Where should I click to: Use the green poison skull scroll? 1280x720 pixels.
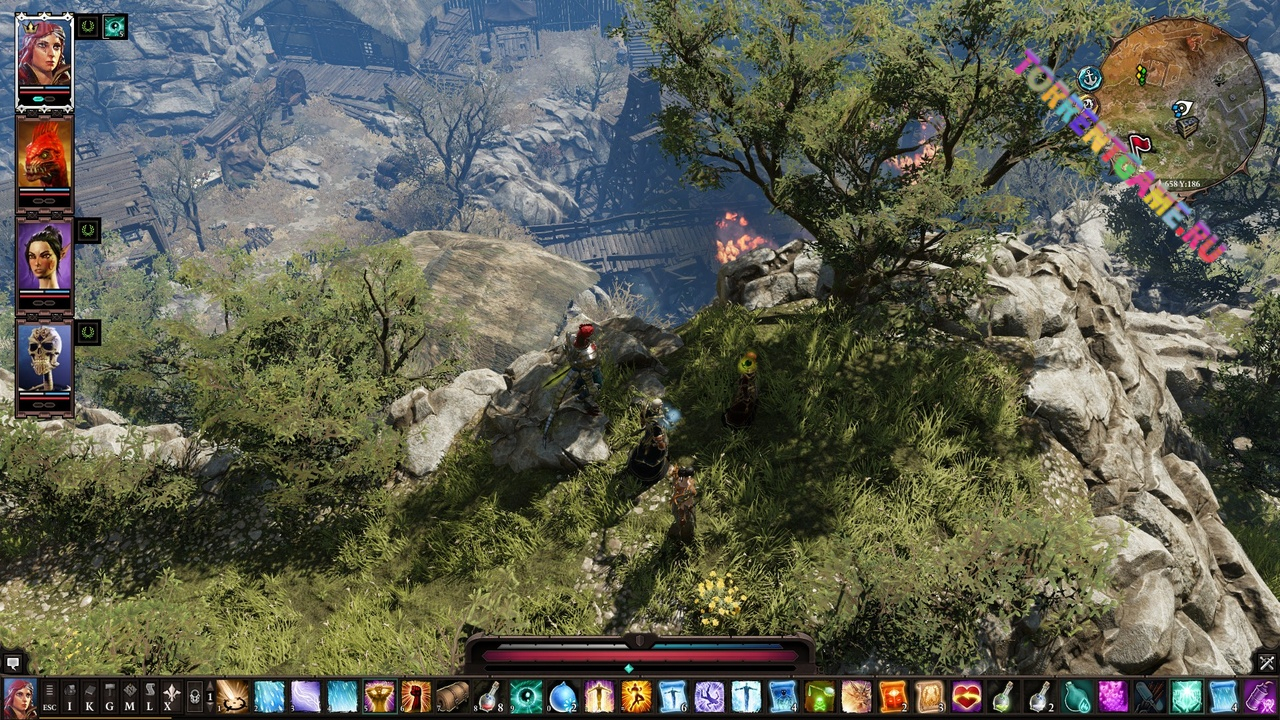click(x=820, y=696)
